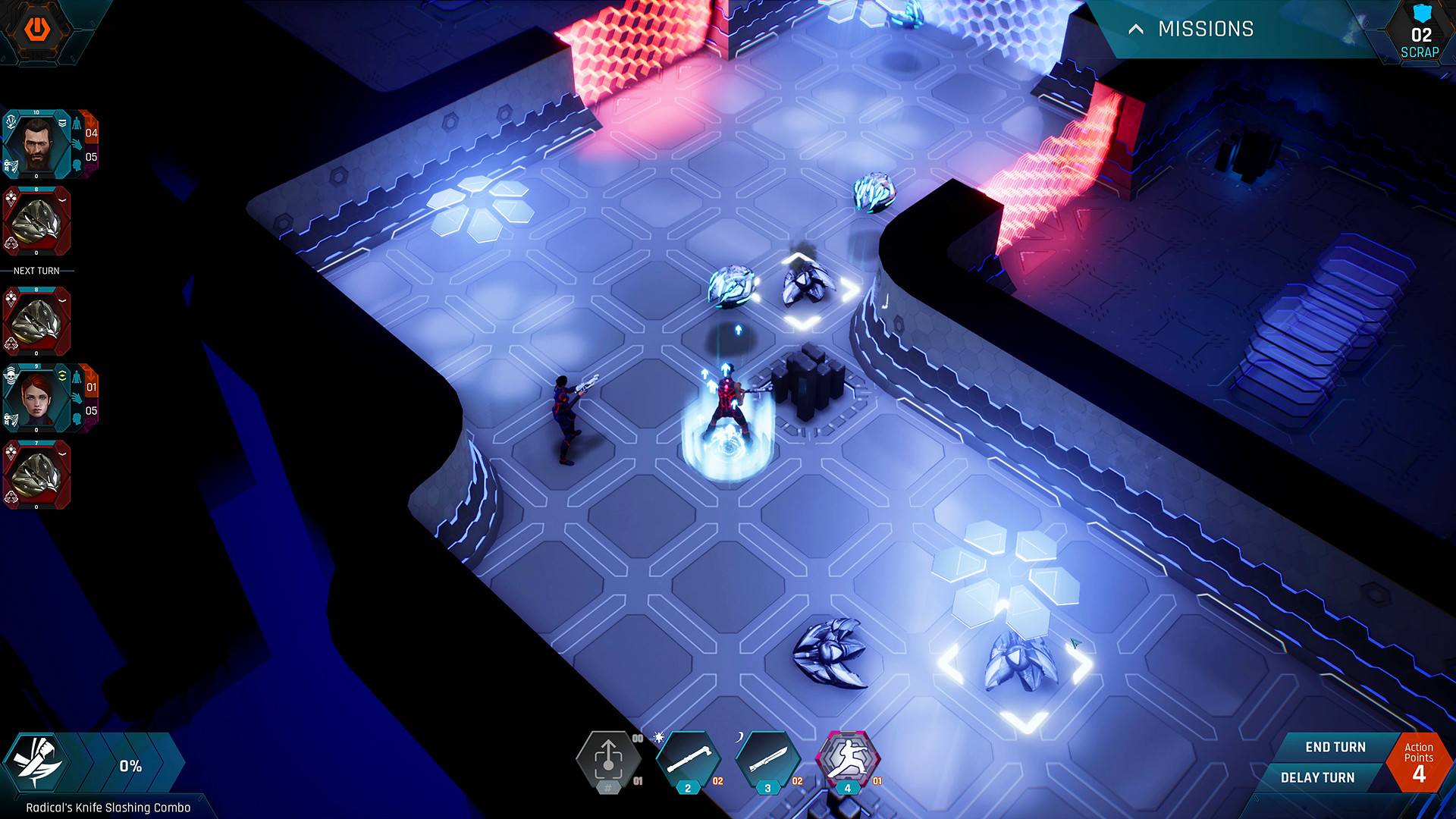Screen dimensions: 1456x819
Task: Activate the martial arts kick ability in slot 4
Action: [847, 758]
